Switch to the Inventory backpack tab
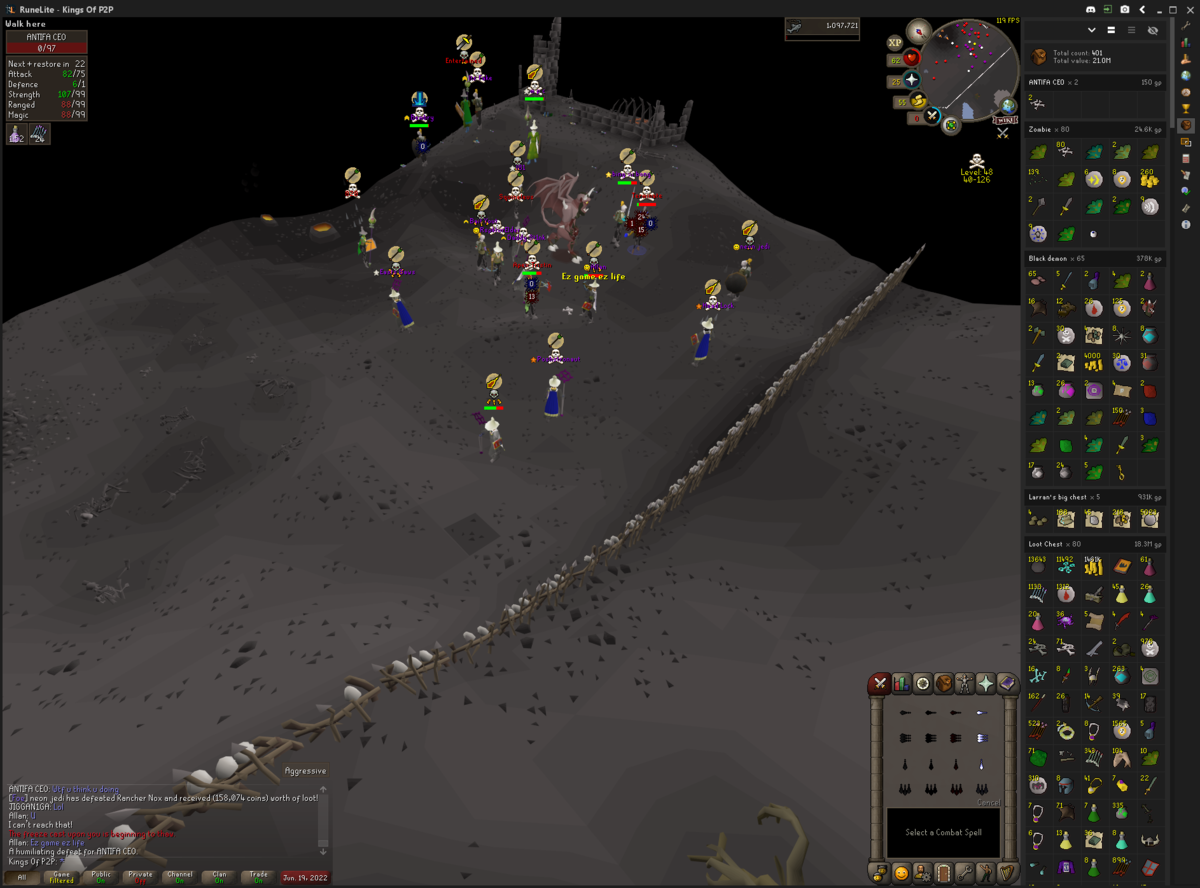The image size is (1200, 888). 943,684
